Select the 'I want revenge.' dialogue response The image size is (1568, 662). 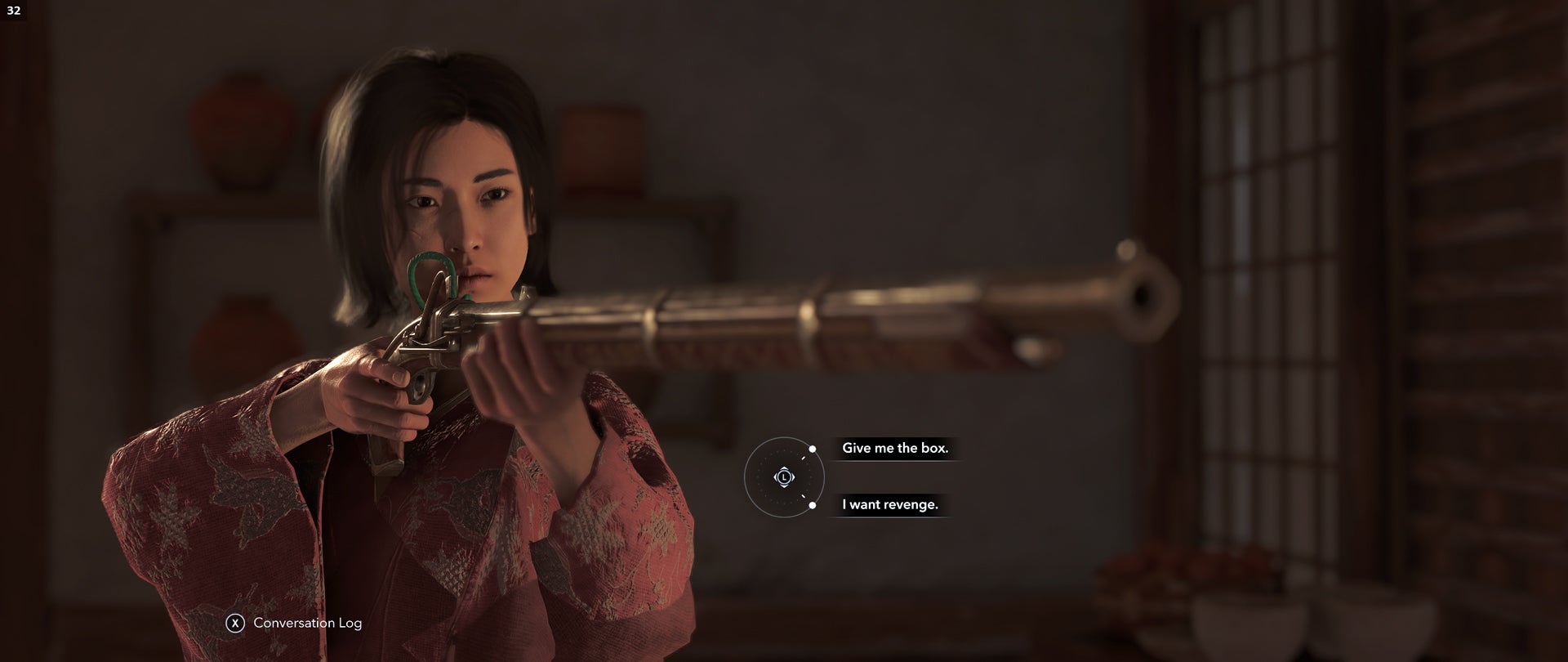[891, 504]
